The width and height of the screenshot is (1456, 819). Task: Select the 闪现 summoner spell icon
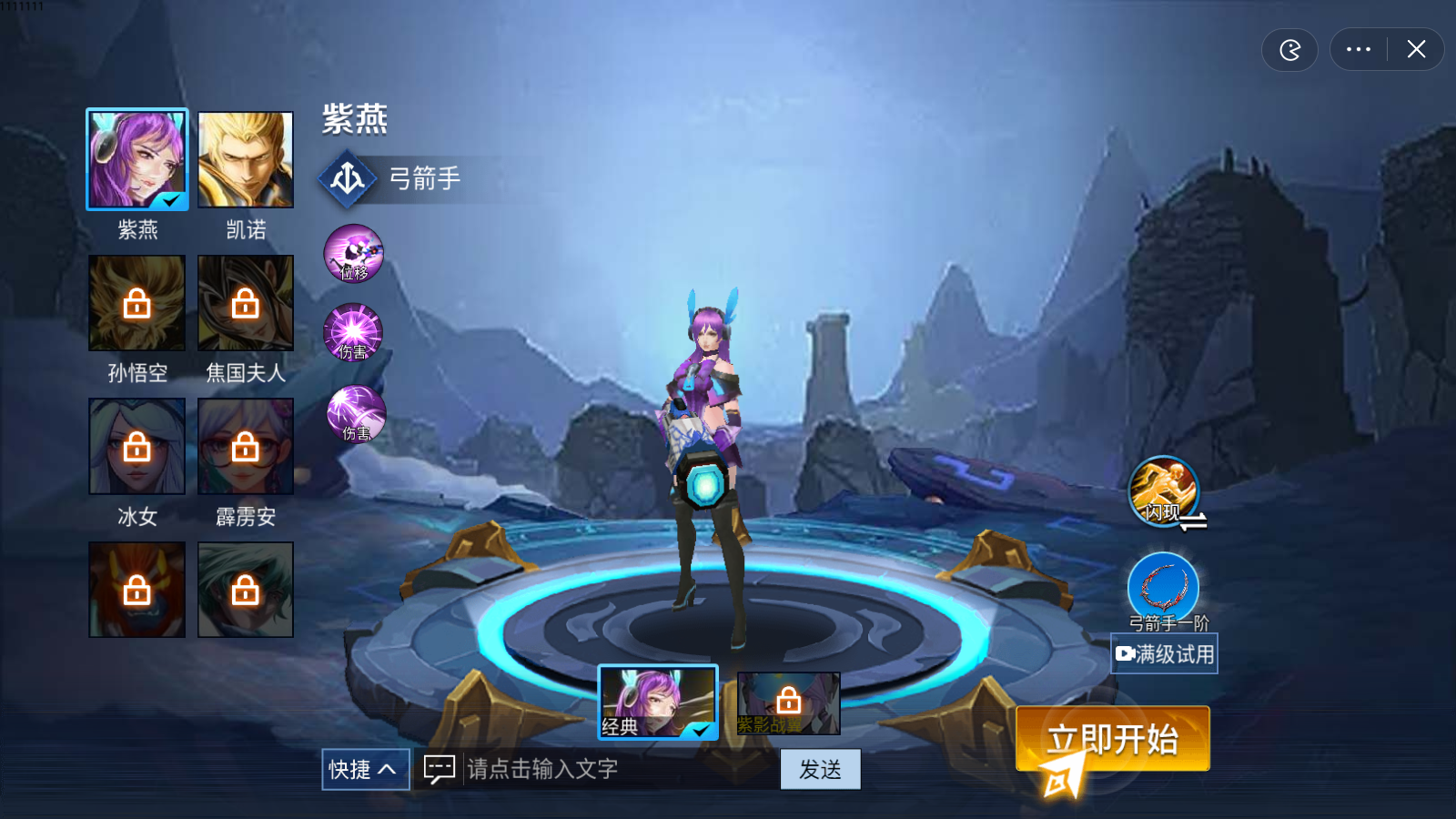(x=1165, y=490)
